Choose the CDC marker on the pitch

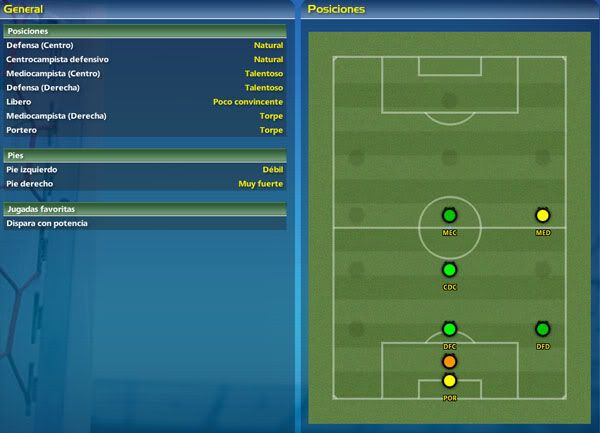[x=449, y=269]
